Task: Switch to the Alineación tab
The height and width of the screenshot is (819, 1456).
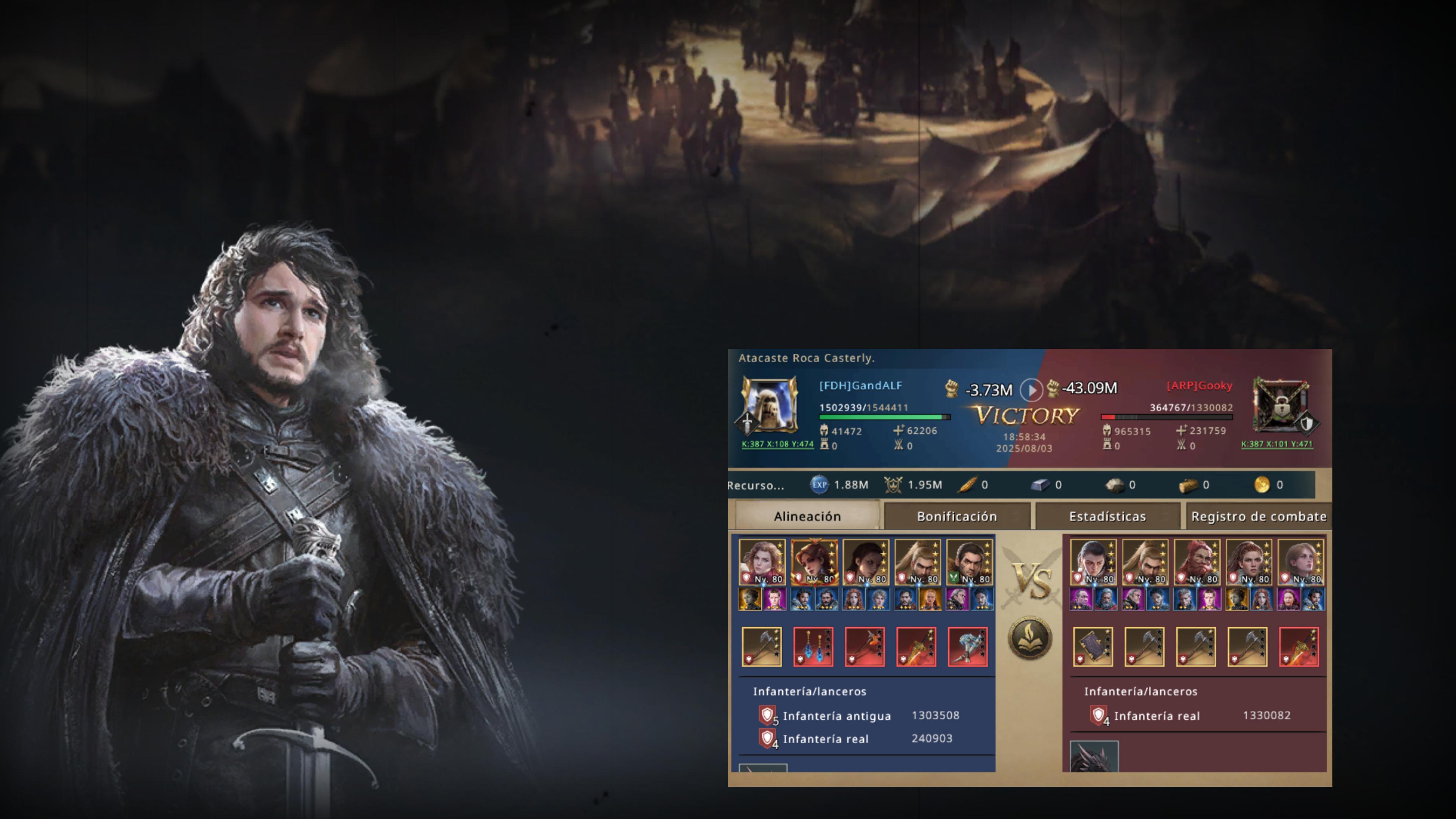Action: click(806, 516)
